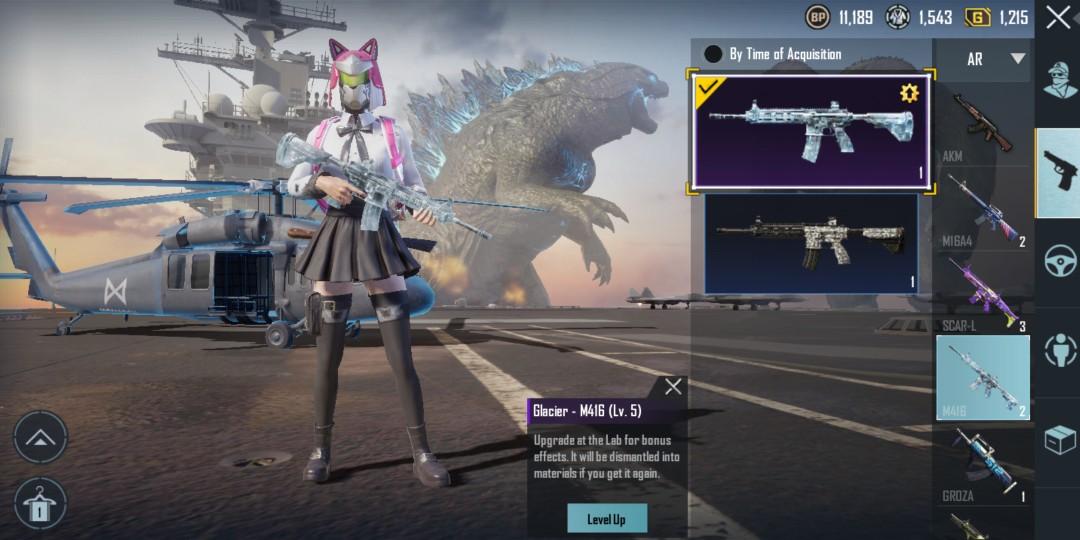
Task: Select the equipped Glacier M416 skin
Action: [x=810, y=130]
